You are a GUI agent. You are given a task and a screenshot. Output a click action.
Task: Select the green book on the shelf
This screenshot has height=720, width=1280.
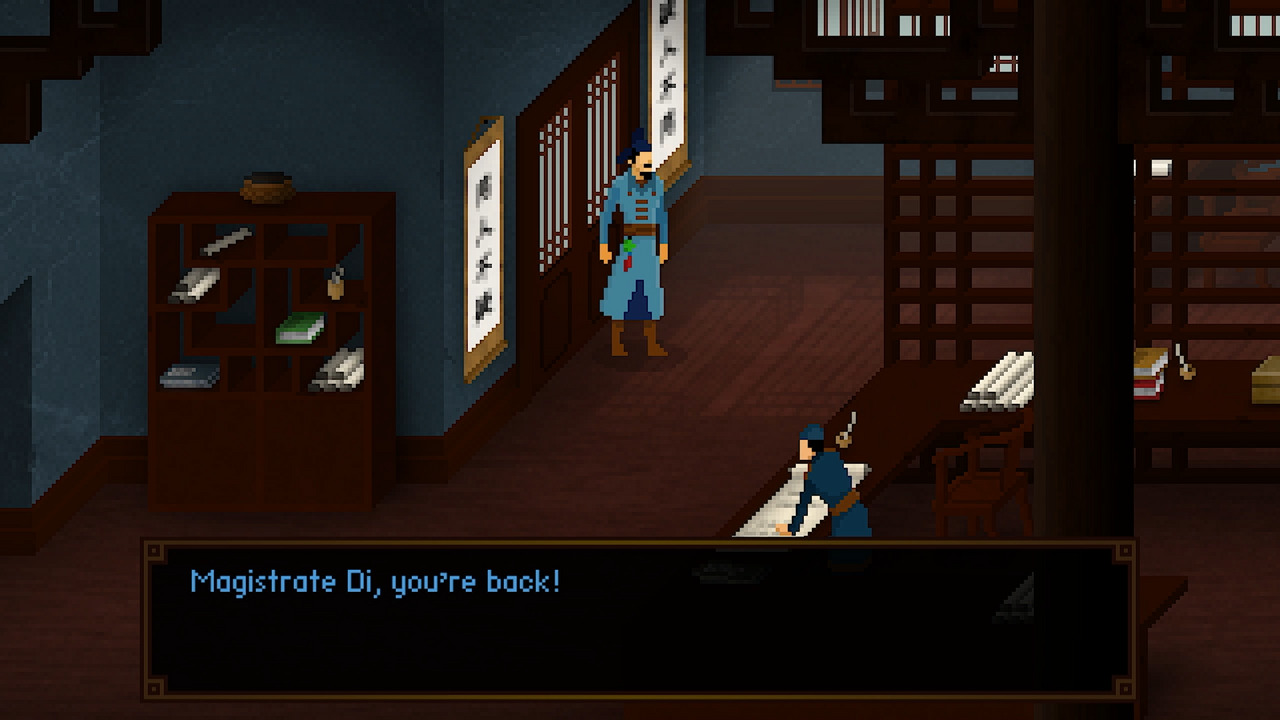point(300,328)
